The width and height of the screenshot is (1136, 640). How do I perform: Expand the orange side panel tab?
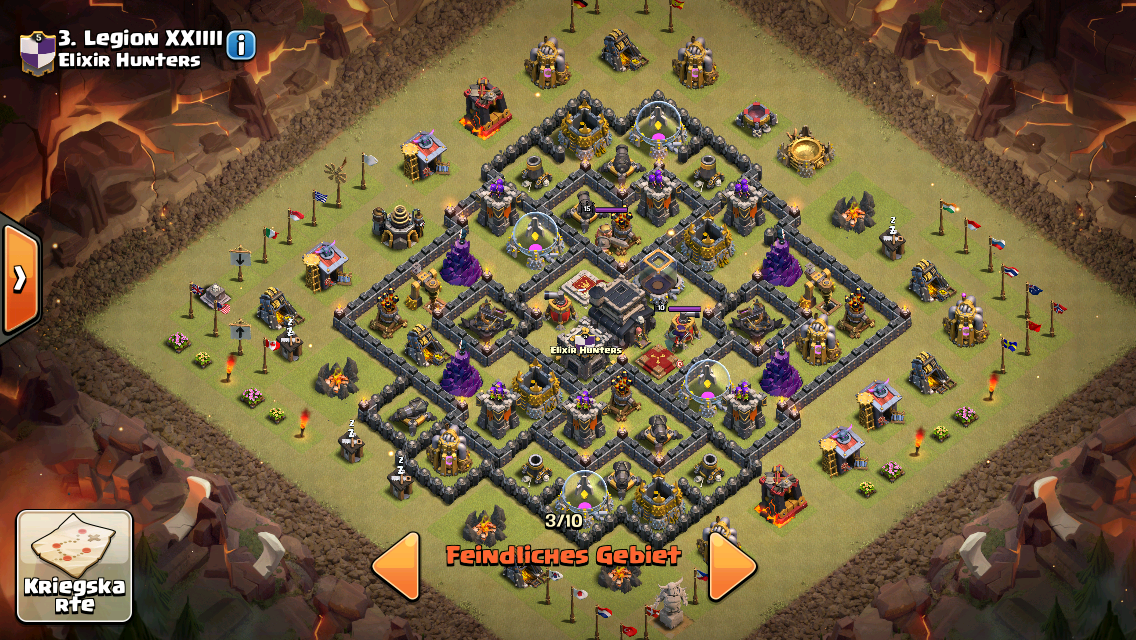(19, 279)
